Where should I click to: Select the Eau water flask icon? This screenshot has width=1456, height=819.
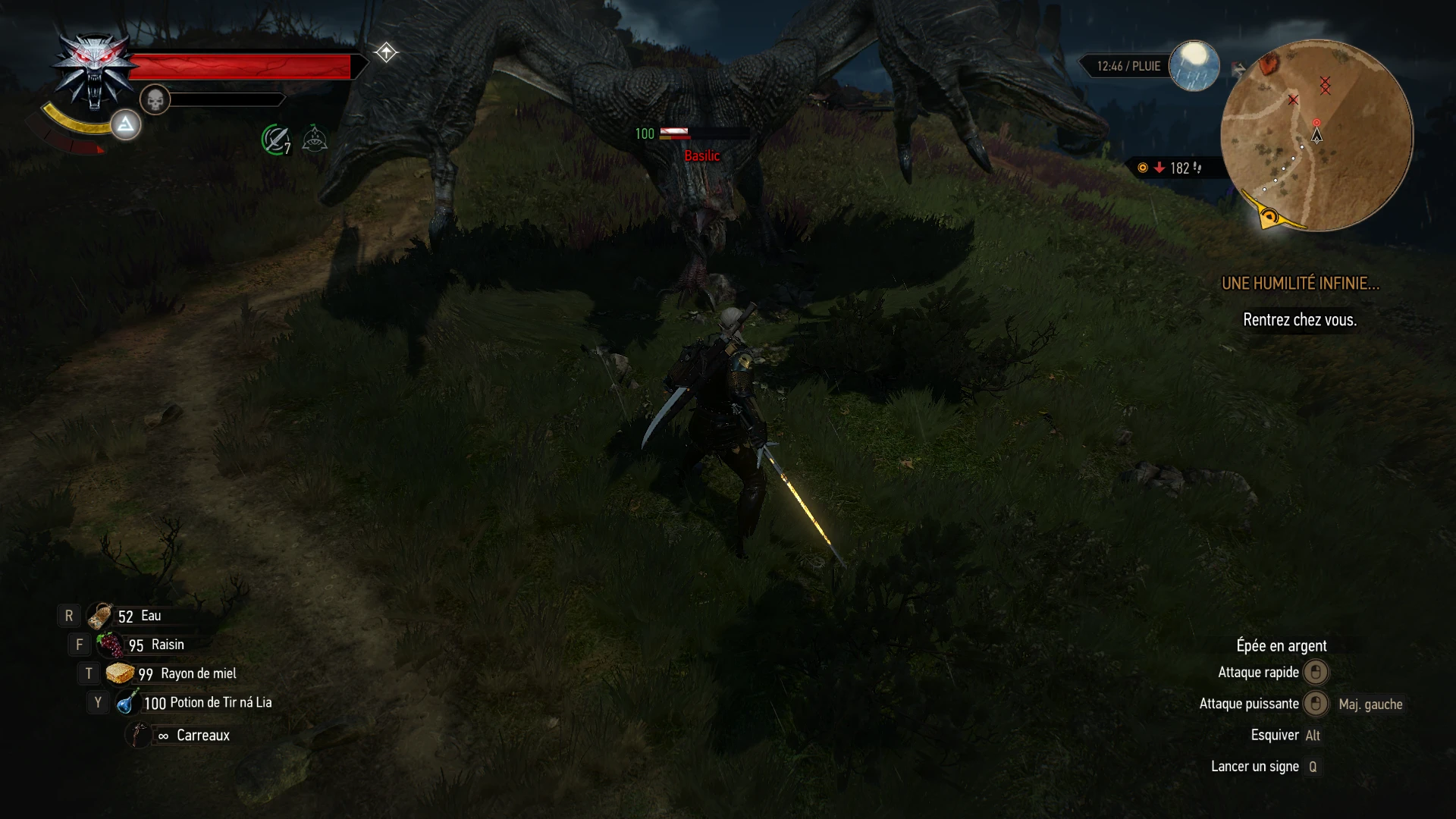click(101, 615)
